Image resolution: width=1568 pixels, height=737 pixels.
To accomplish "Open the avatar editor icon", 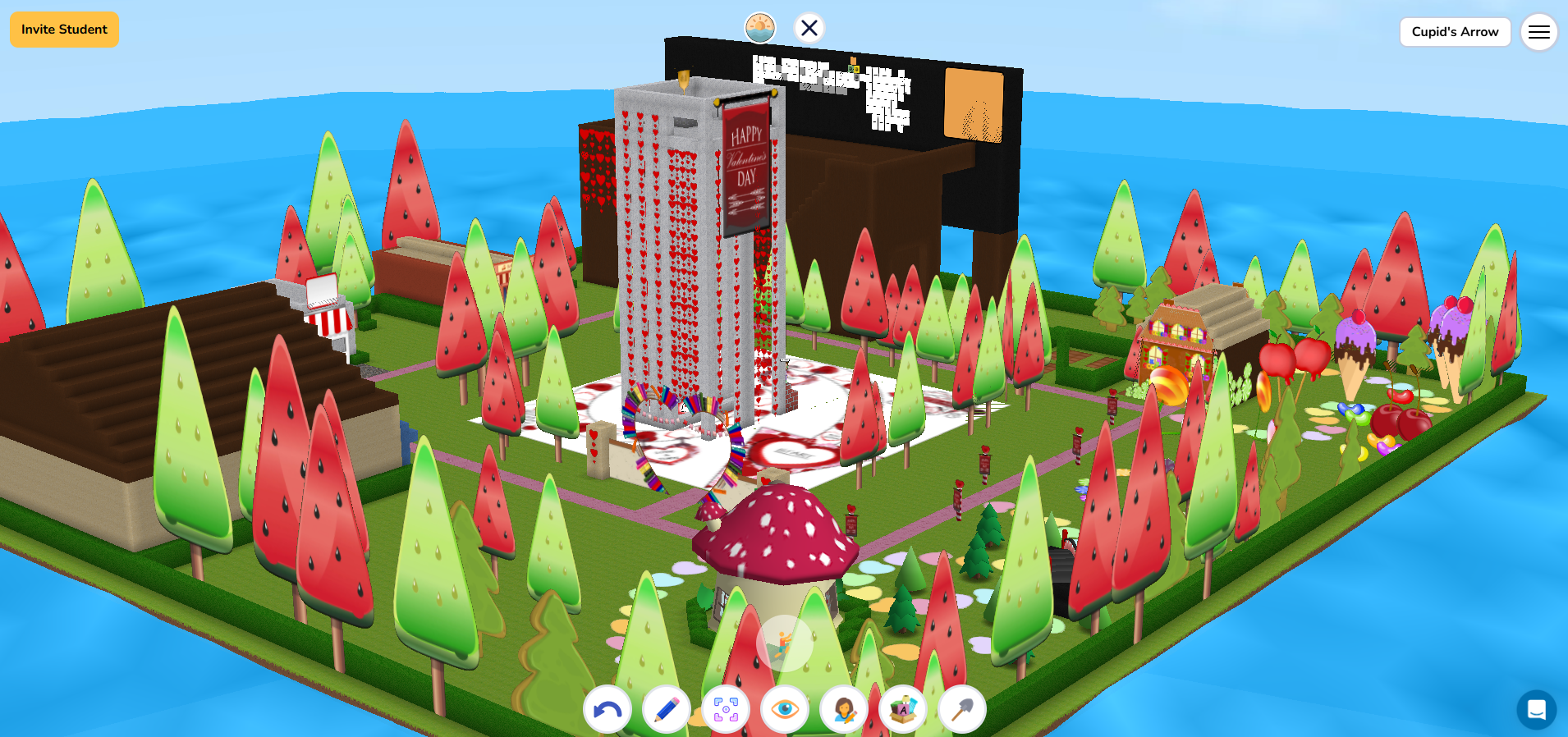I will [844, 709].
